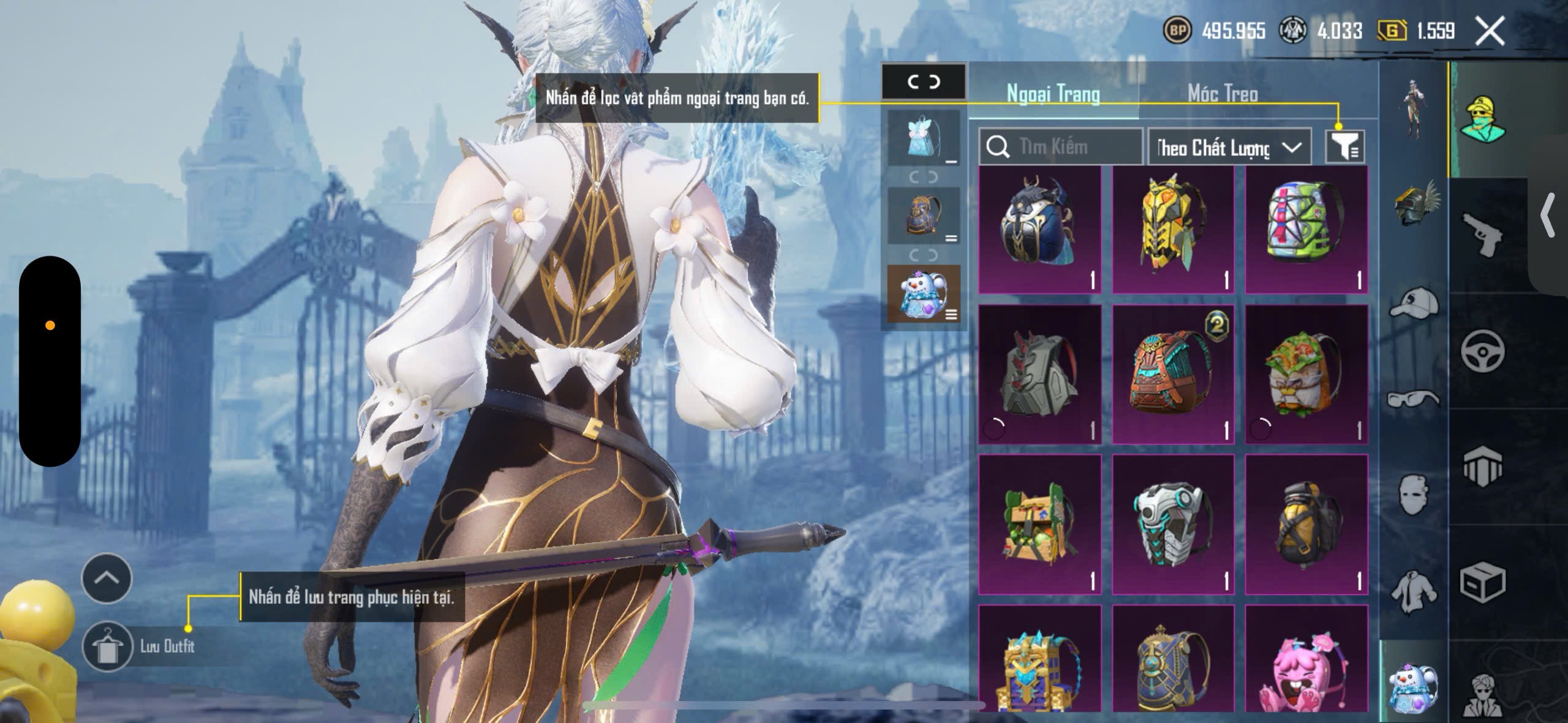The image size is (1568, 723).
Task: Expand the round up-arrow button
Action: coord(107,579)
